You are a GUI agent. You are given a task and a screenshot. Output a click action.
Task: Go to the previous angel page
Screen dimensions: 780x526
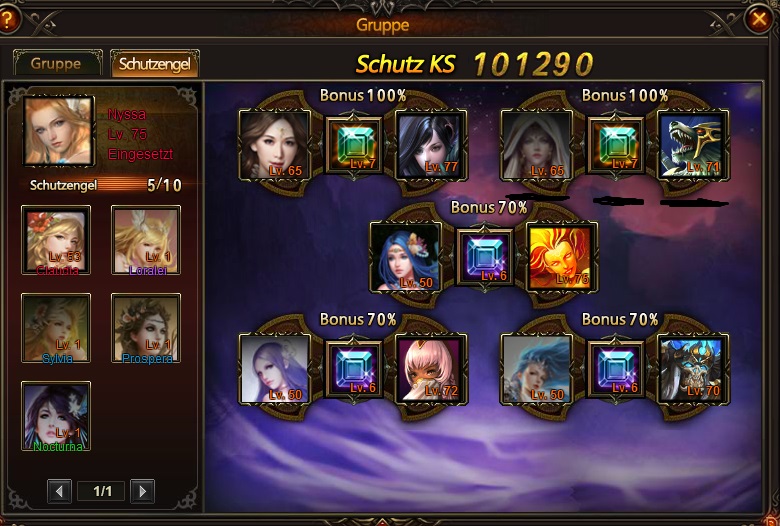[x=60, y=491]
